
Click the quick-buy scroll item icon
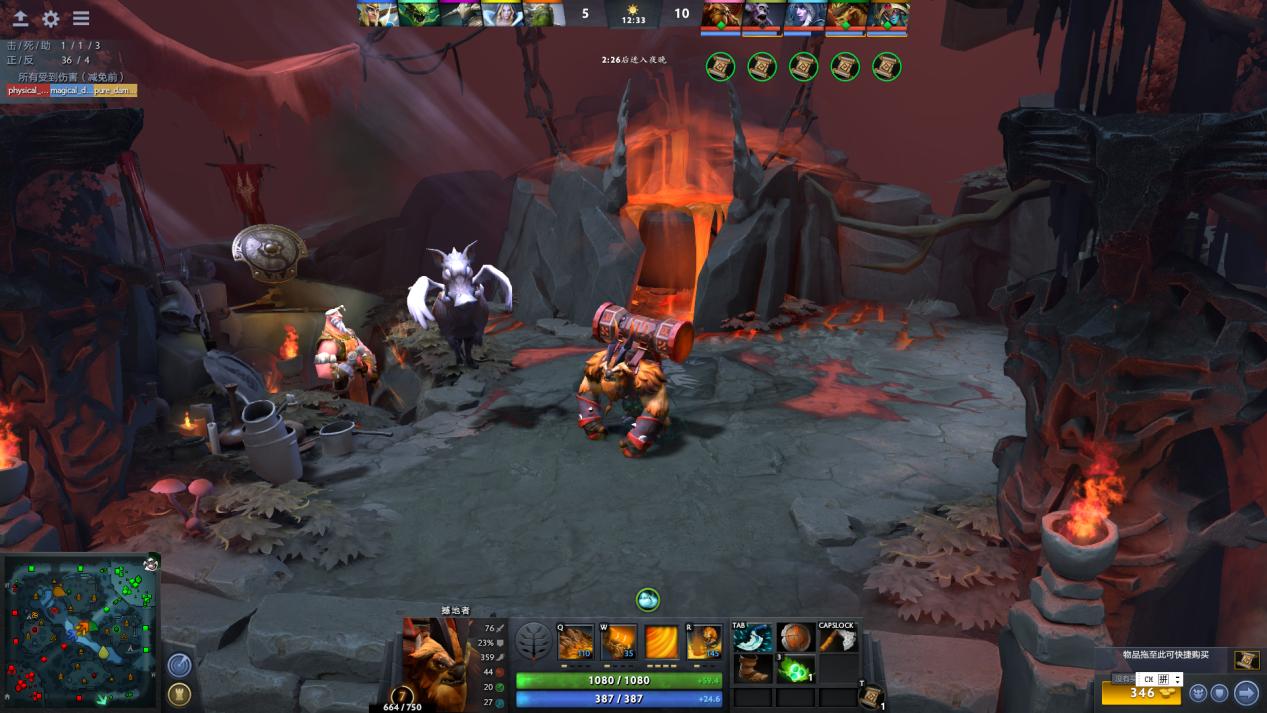point(1246,660)
